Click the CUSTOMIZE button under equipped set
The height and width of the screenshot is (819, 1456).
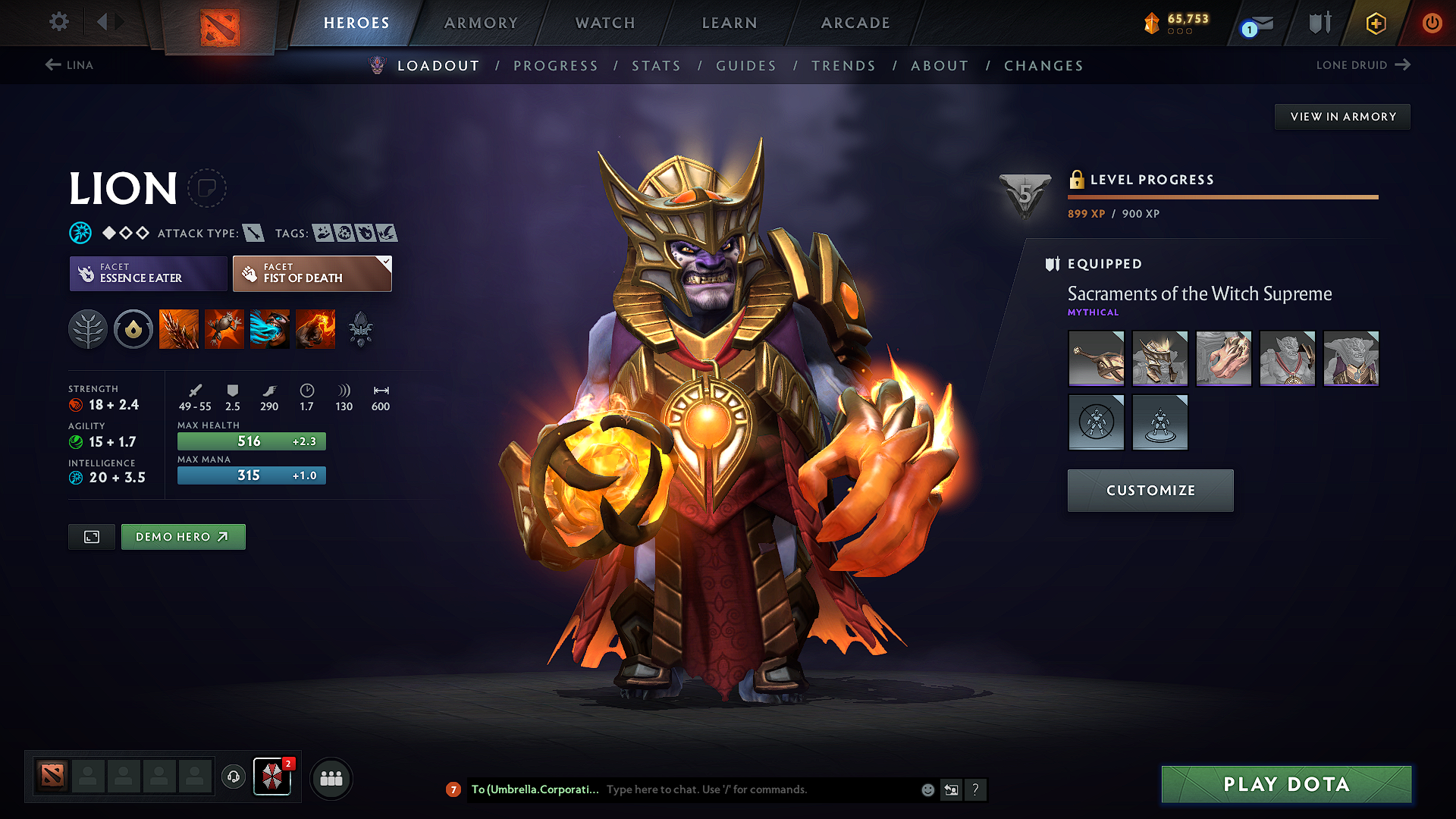pyautogui.click(x=1150, y=491)
